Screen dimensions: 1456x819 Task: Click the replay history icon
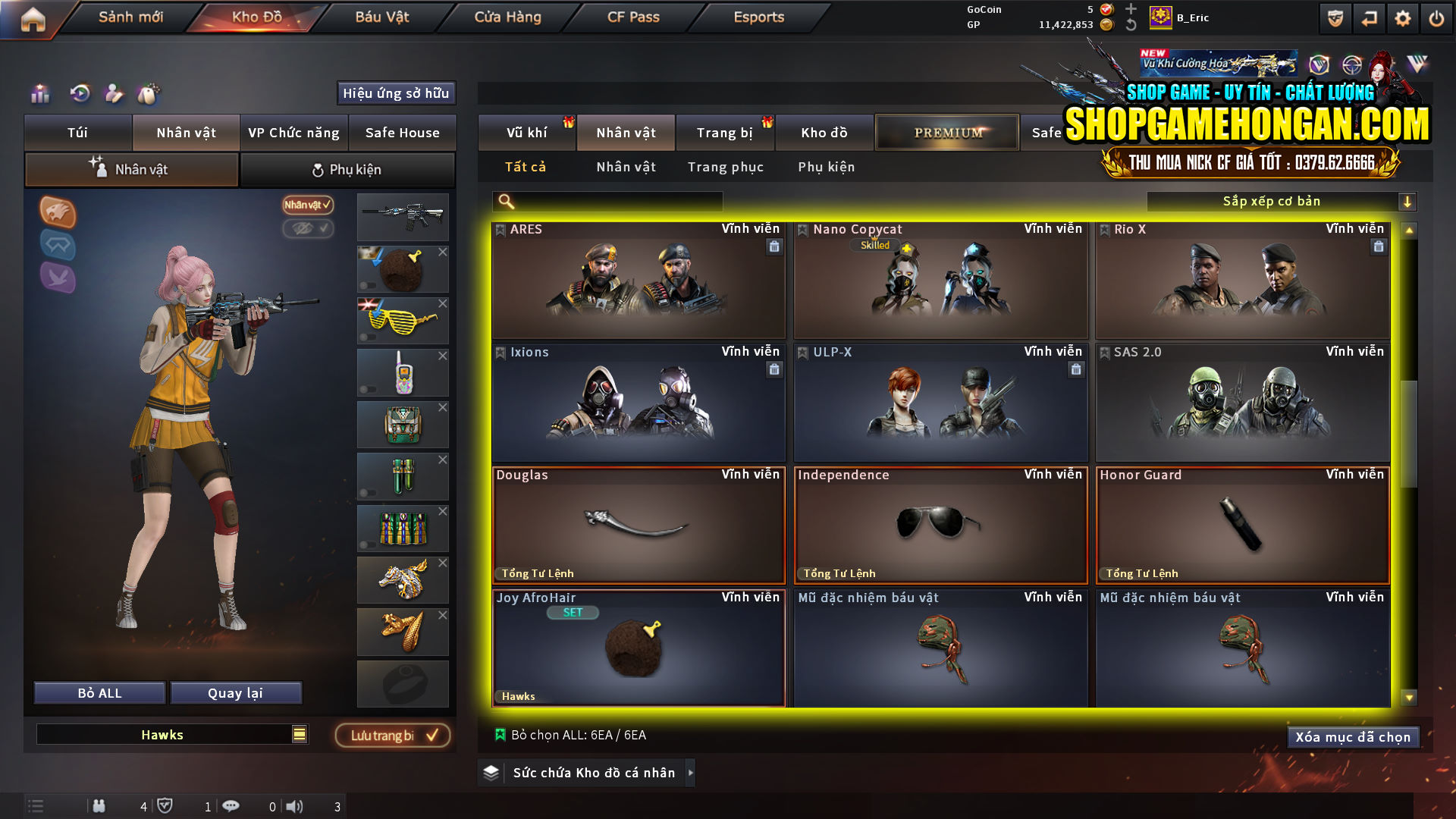click(79, 94)
